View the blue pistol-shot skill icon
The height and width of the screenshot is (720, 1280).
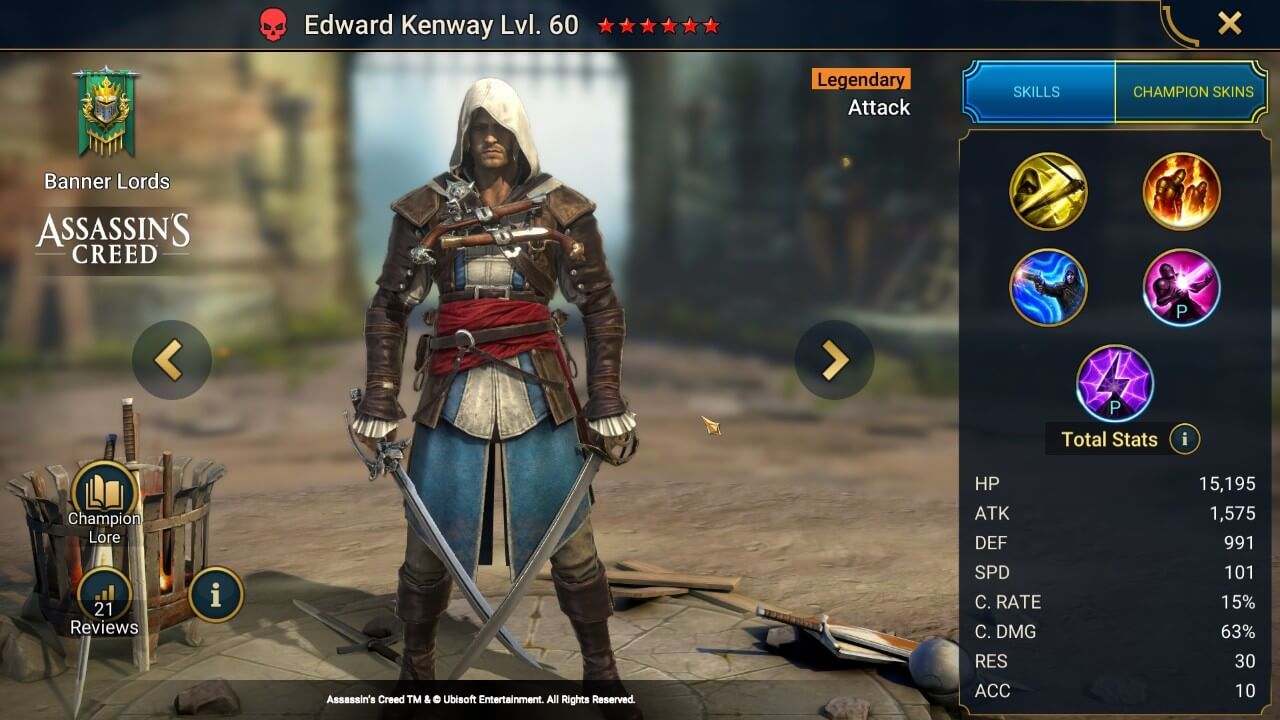click(x=1049, y=287)
